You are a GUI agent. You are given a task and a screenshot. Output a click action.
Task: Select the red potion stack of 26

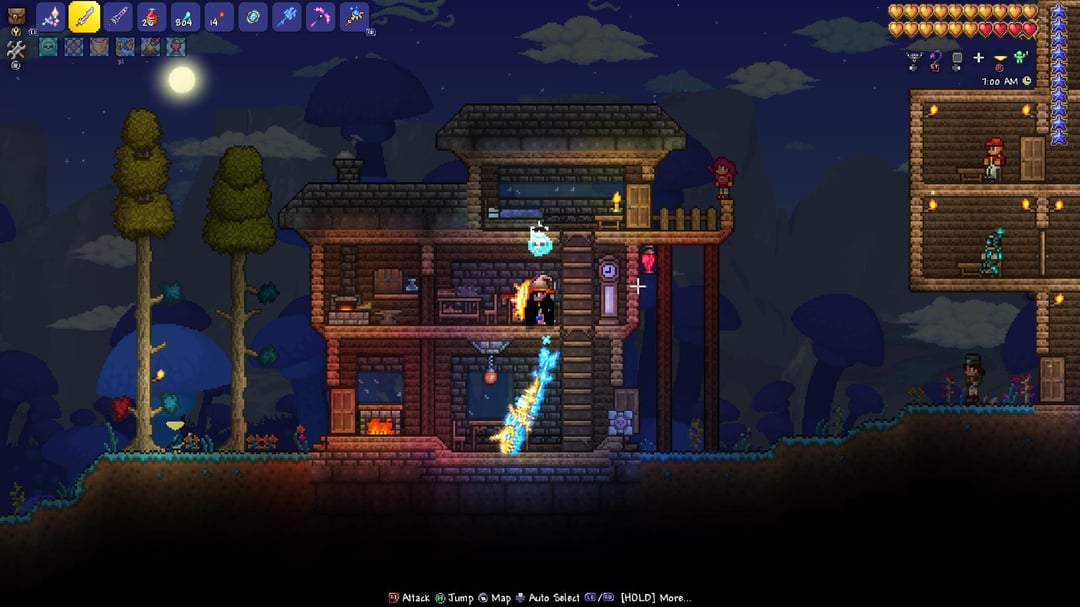152,17
